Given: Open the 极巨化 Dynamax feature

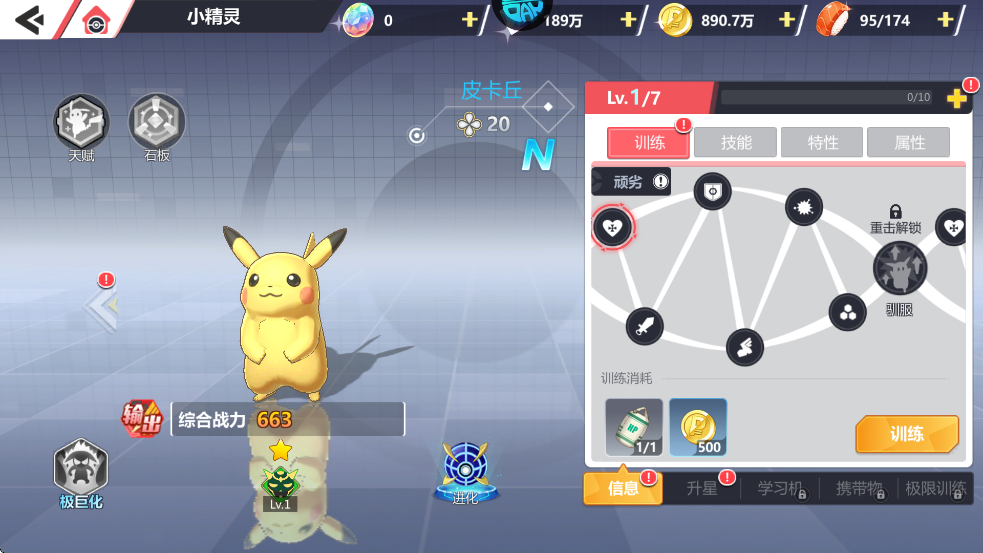Looking at the screenshot, I should point(81,472).
